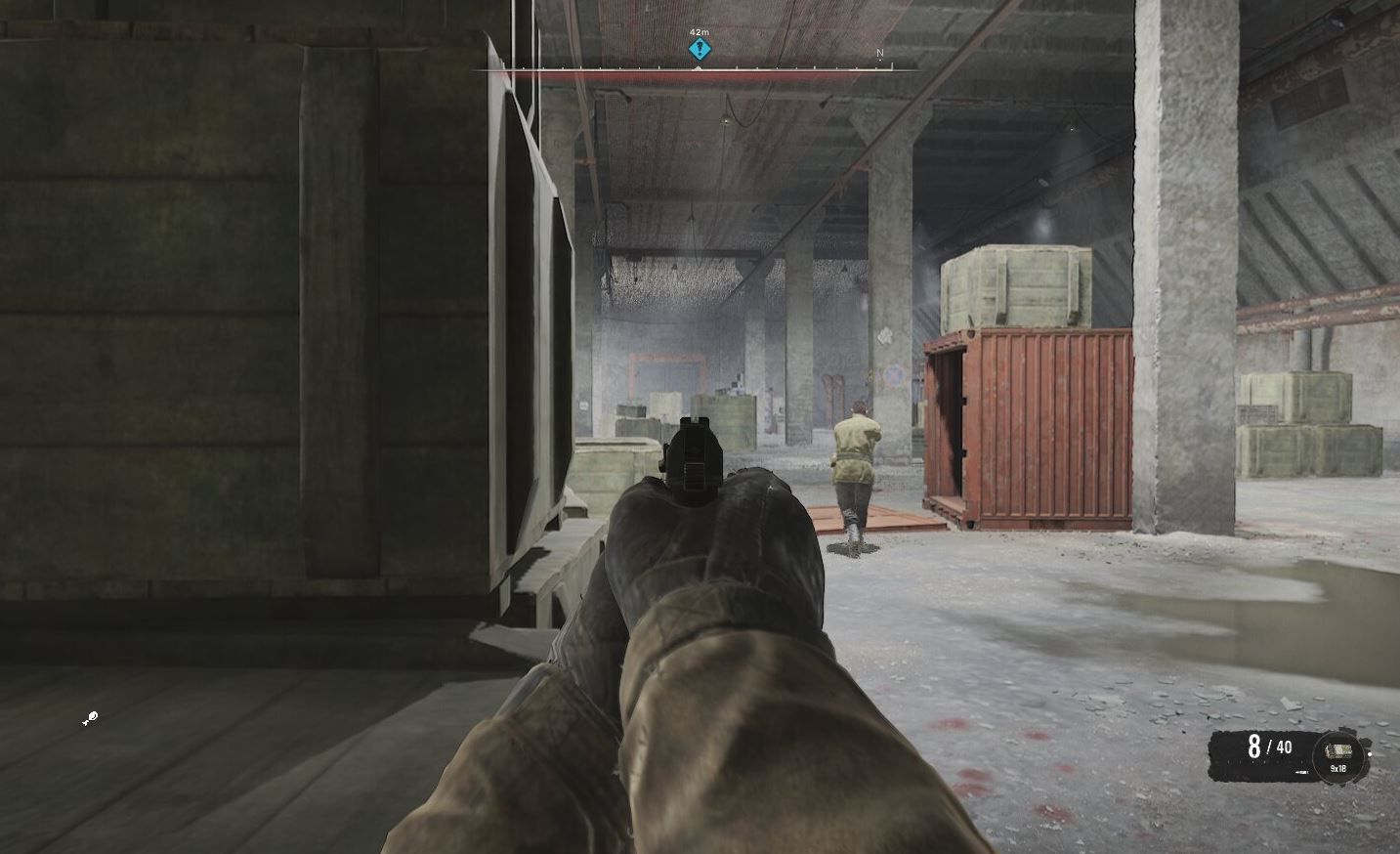
Task: Click the small weapon stance icon bottom-left
Action: tap(91, 718)
